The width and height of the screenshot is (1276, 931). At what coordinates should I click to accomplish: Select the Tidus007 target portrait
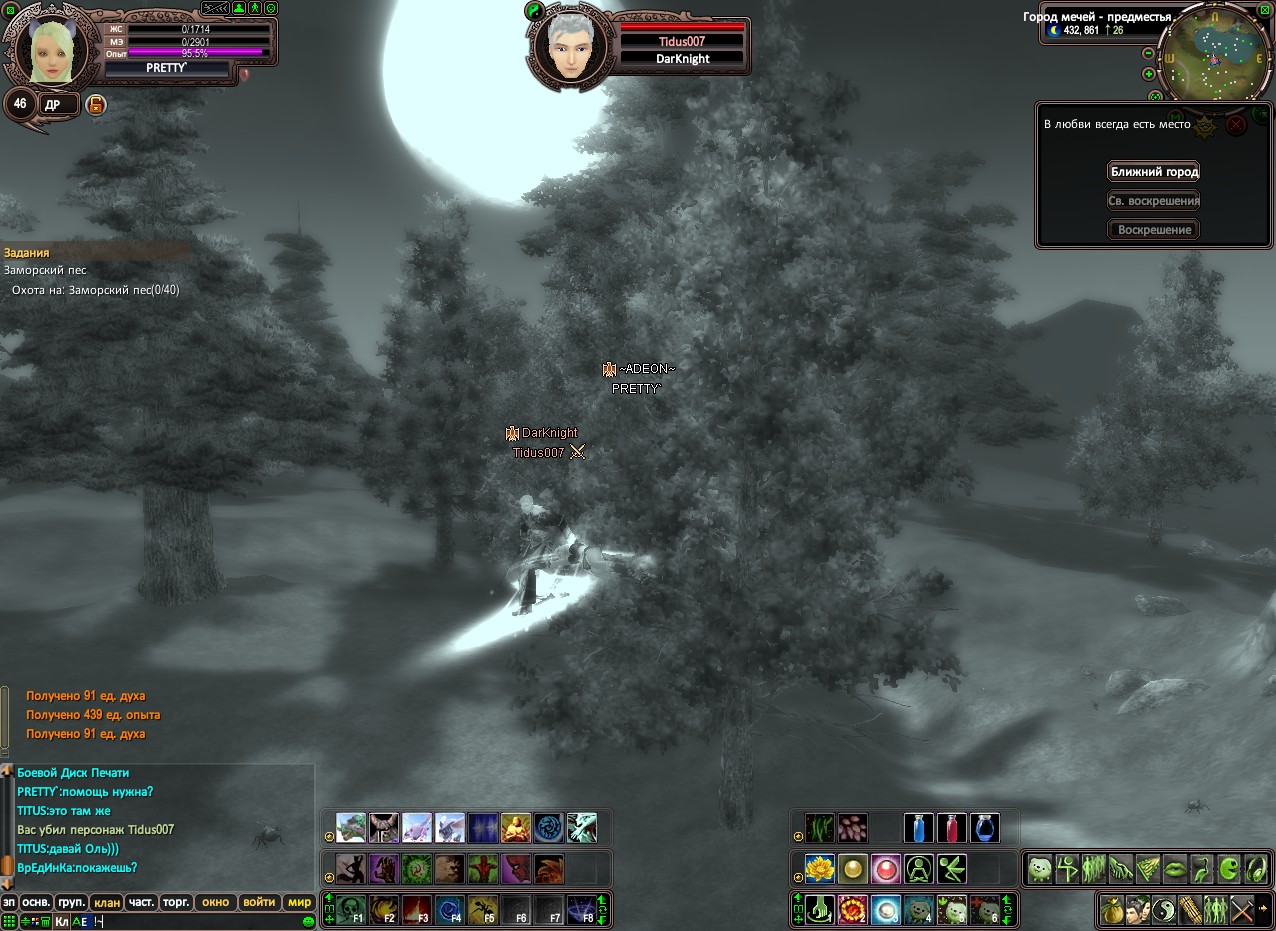pyautogui.click(x=569, y=45)
